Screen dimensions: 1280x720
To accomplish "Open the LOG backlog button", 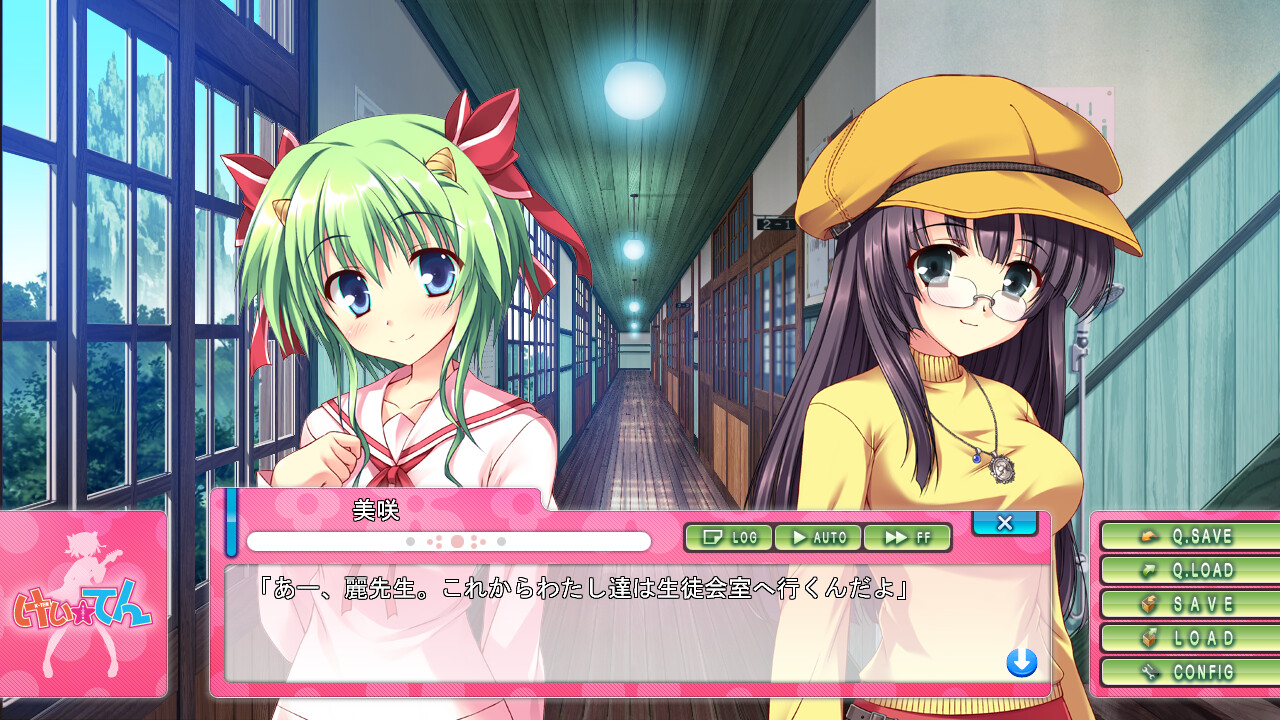I will pos(728,538).
